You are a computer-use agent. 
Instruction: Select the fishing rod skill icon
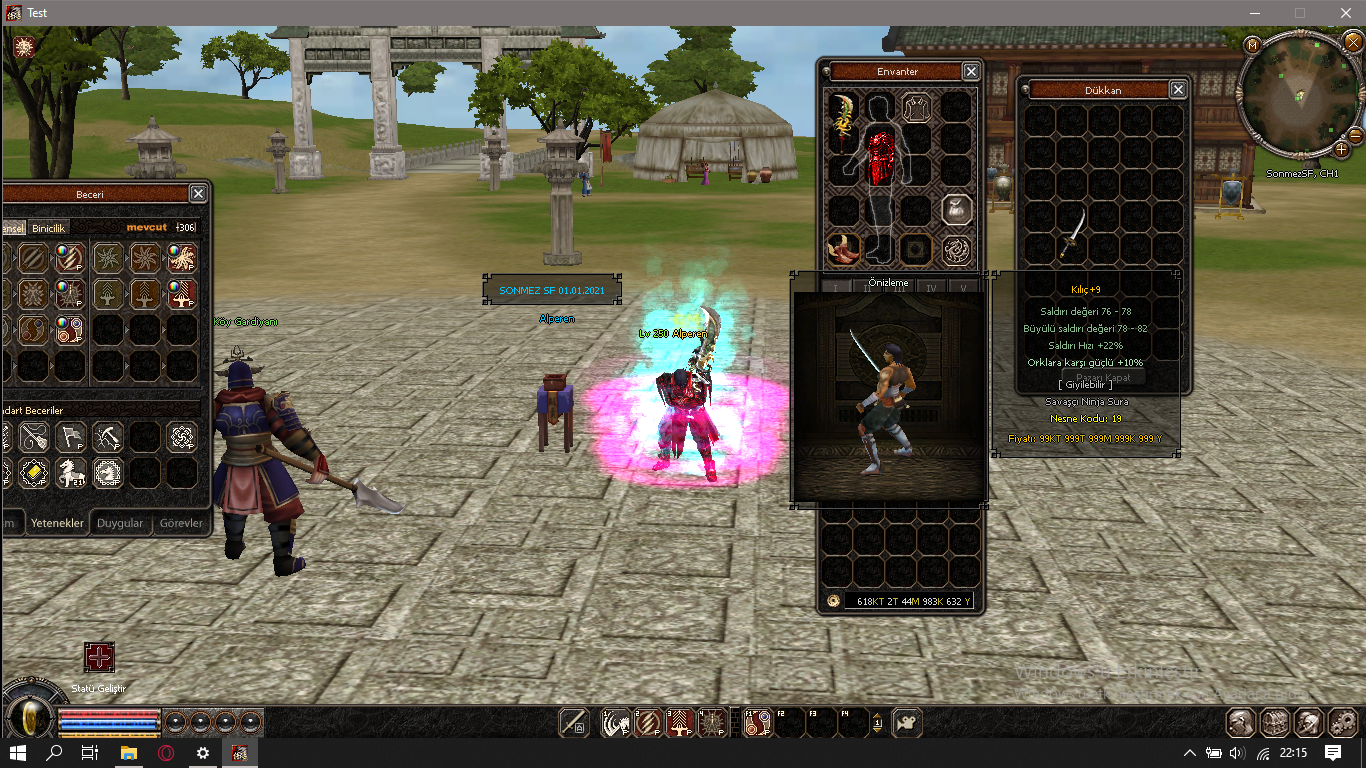pos(35,436)
